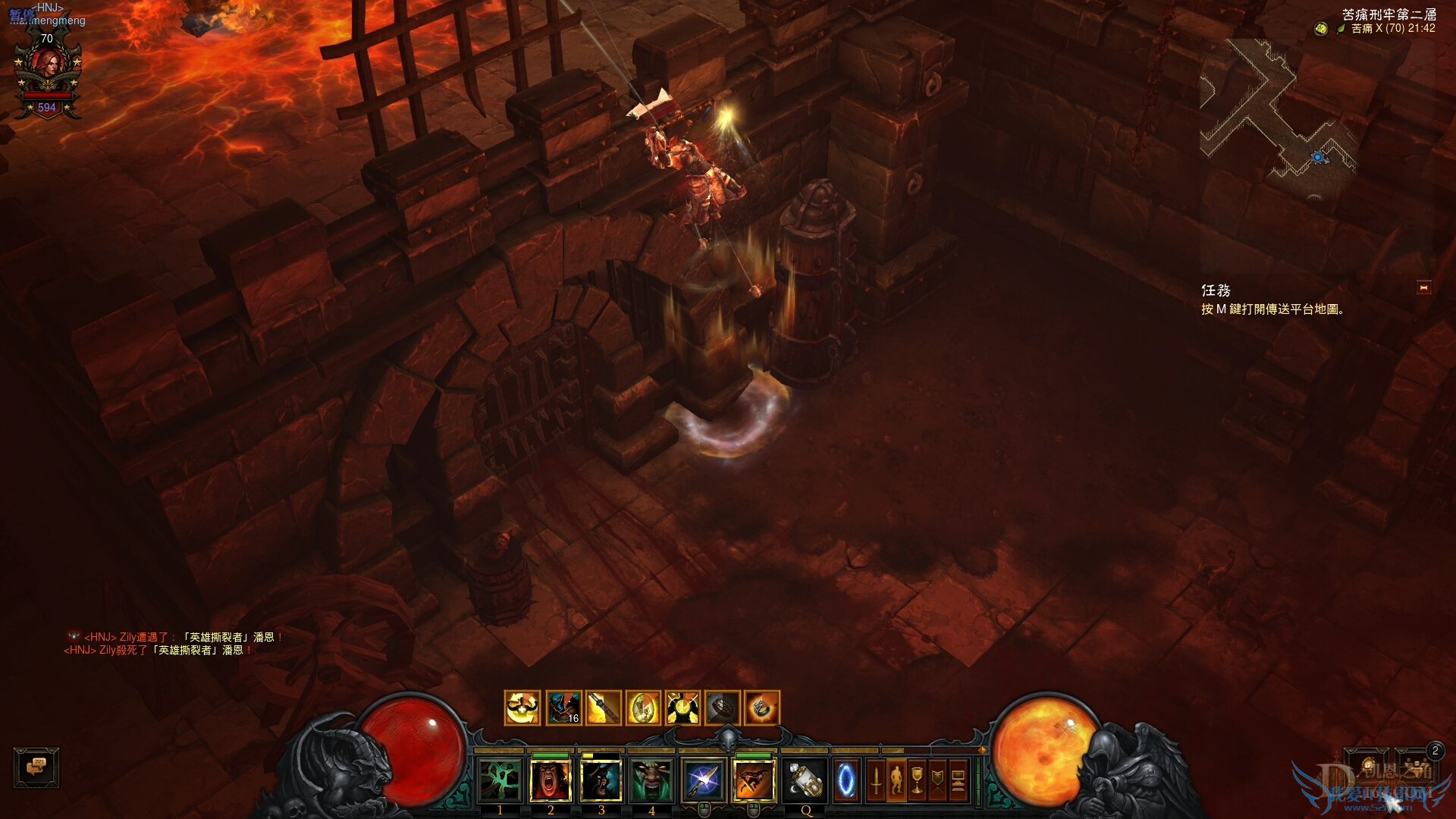The image size is (1456, 819).
Task: Use the screaming red face skill
Action: [551, 780]
